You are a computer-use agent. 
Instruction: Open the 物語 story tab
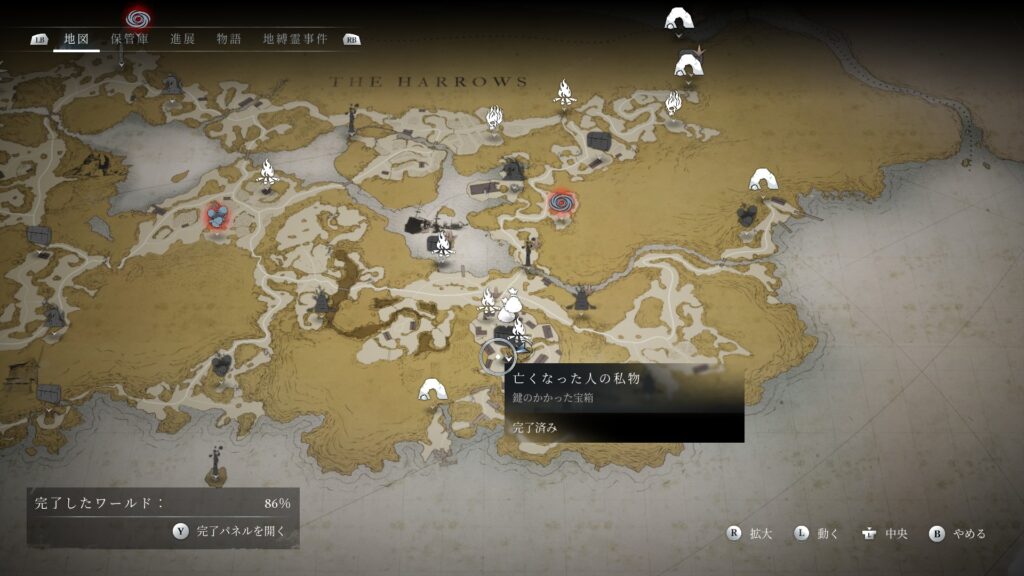(x=229, y=39)
